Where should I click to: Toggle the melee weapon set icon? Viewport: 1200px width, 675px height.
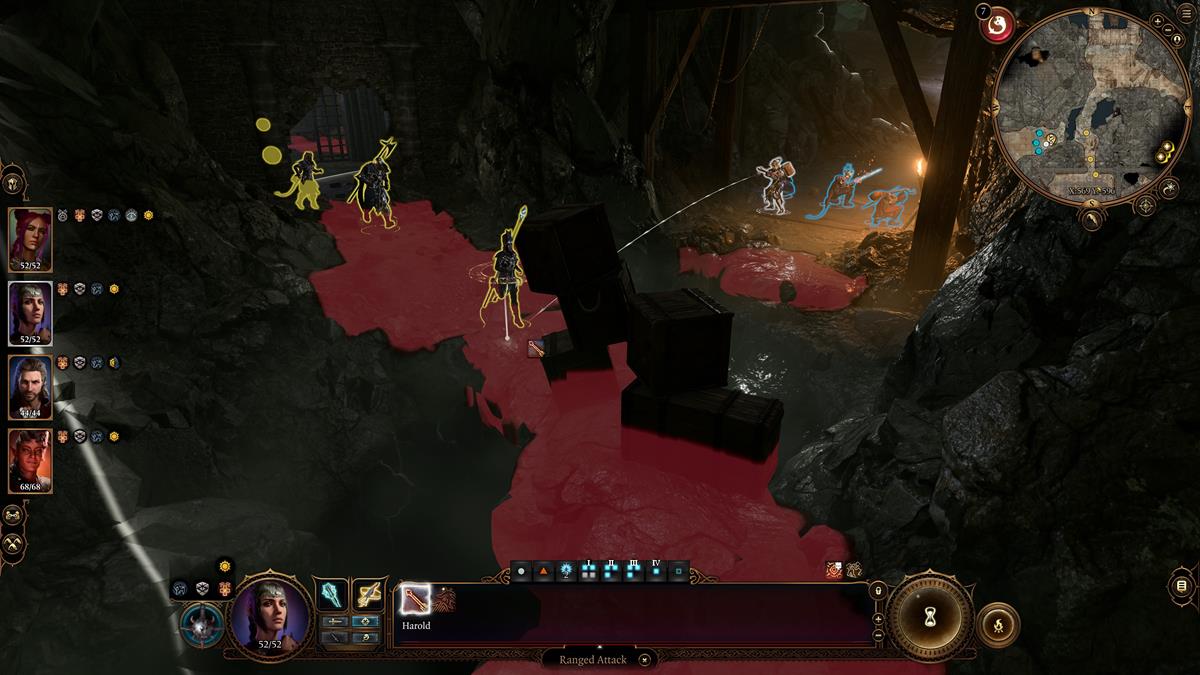click(332, 596)
